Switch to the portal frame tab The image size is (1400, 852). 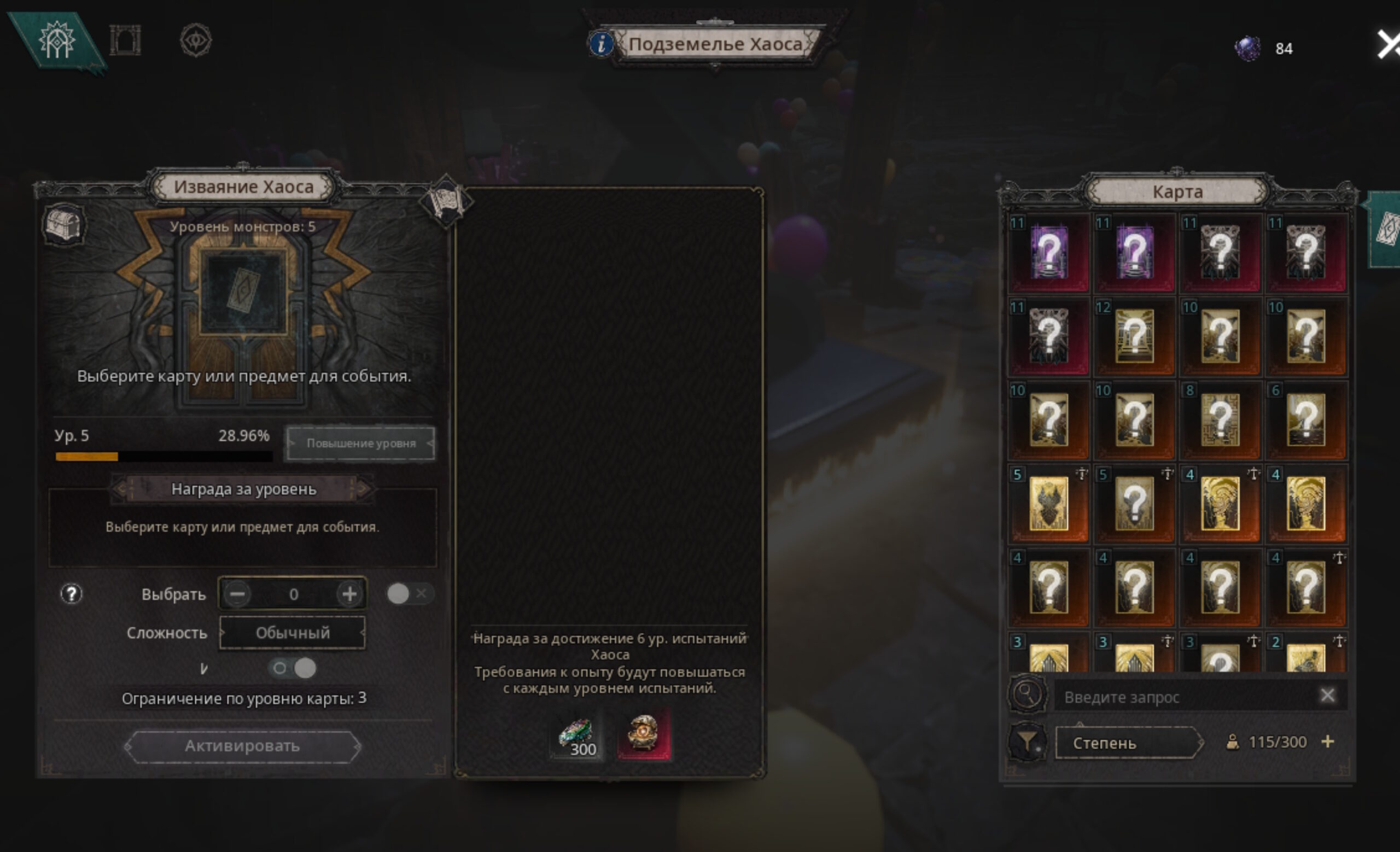(x=125, y=41)
